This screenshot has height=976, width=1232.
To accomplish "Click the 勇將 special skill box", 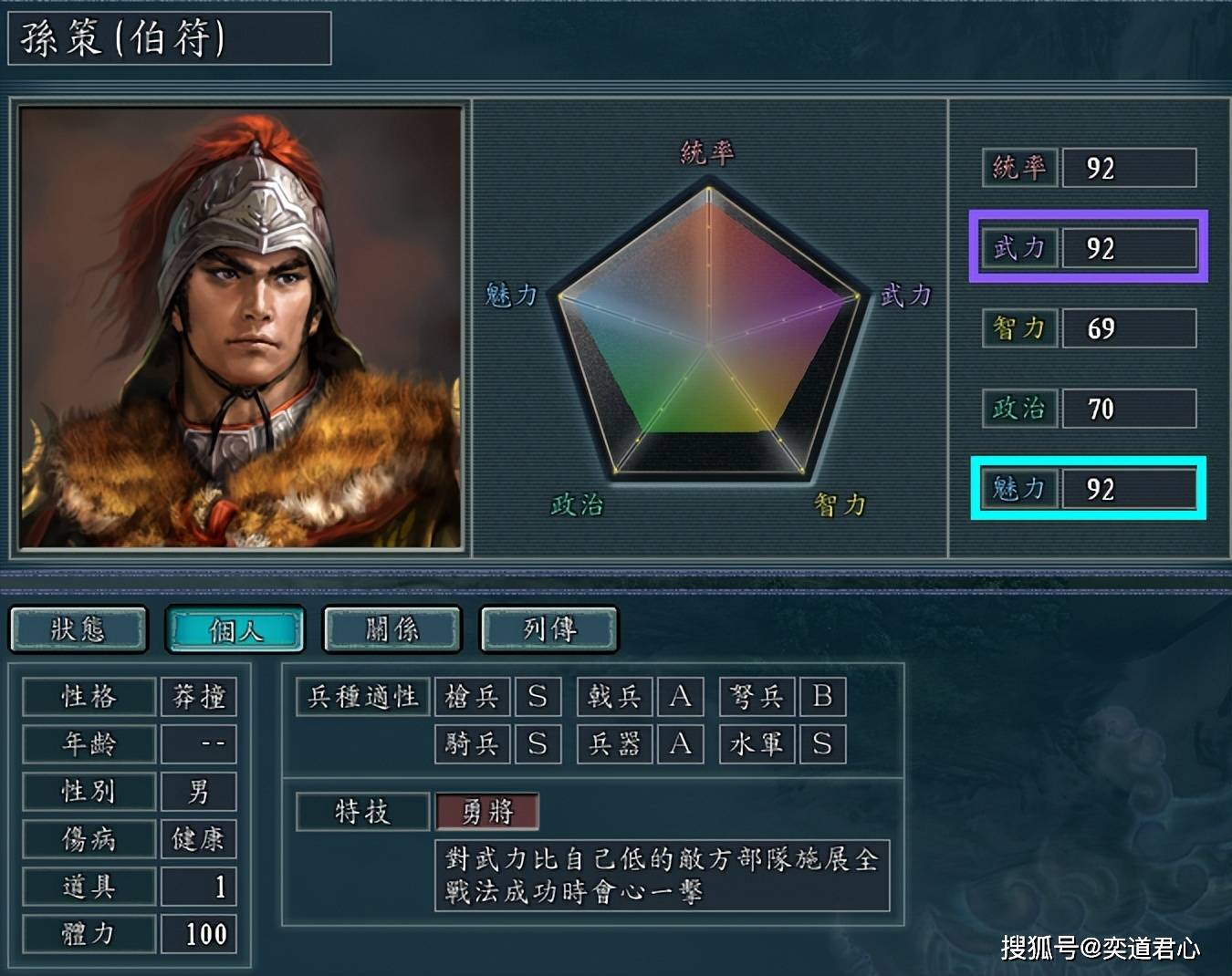I will click(487, 811).
